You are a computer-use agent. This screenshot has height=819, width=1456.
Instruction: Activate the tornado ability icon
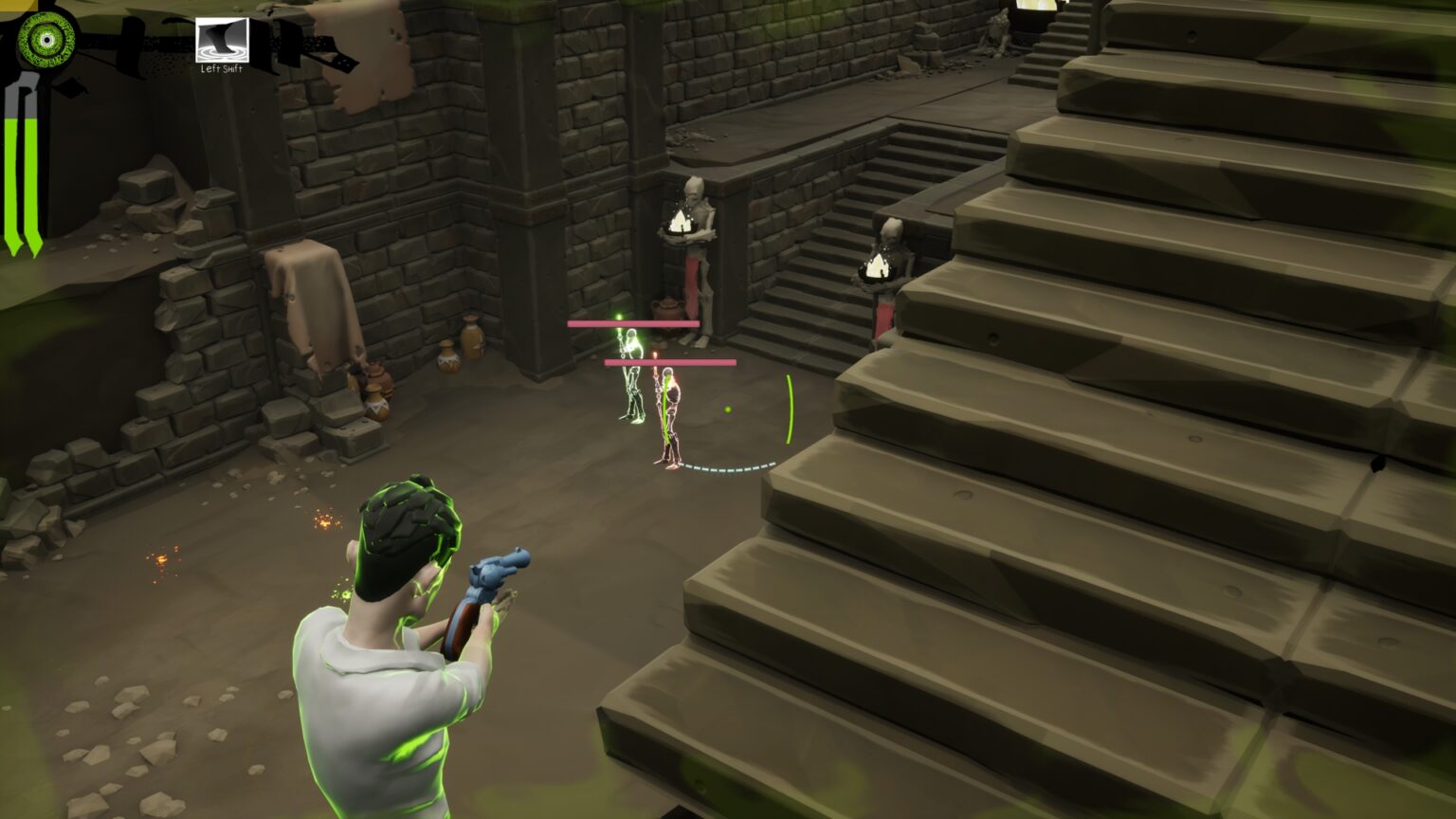[222, 40]
